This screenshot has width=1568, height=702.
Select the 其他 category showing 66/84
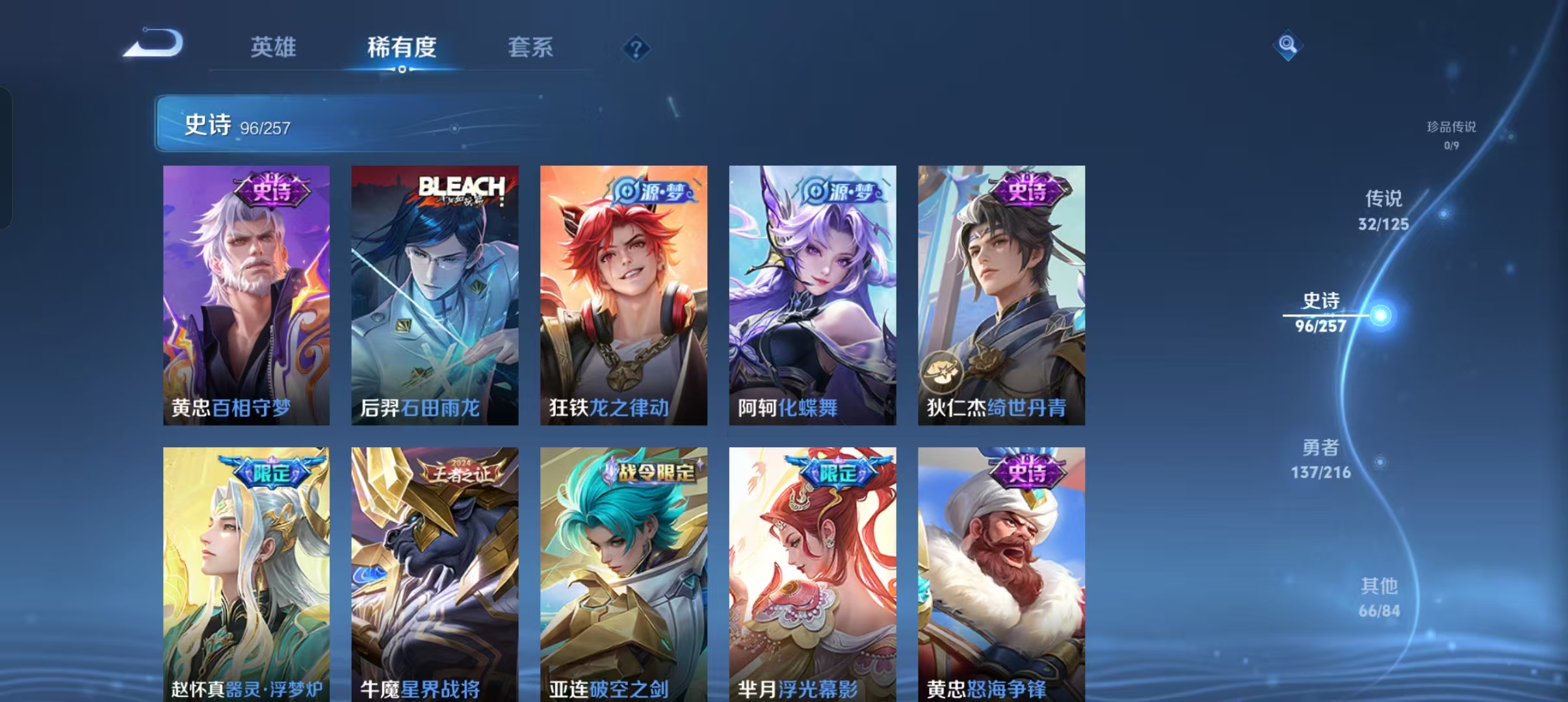point(1381,598)
